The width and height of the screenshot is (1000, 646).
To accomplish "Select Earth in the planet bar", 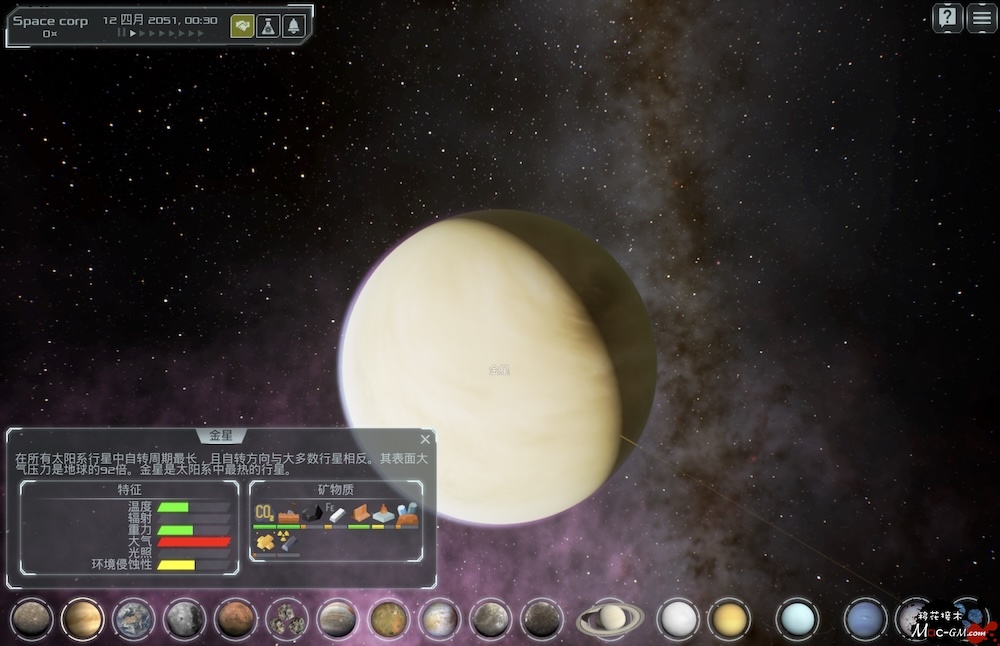I will click(134, 619).
